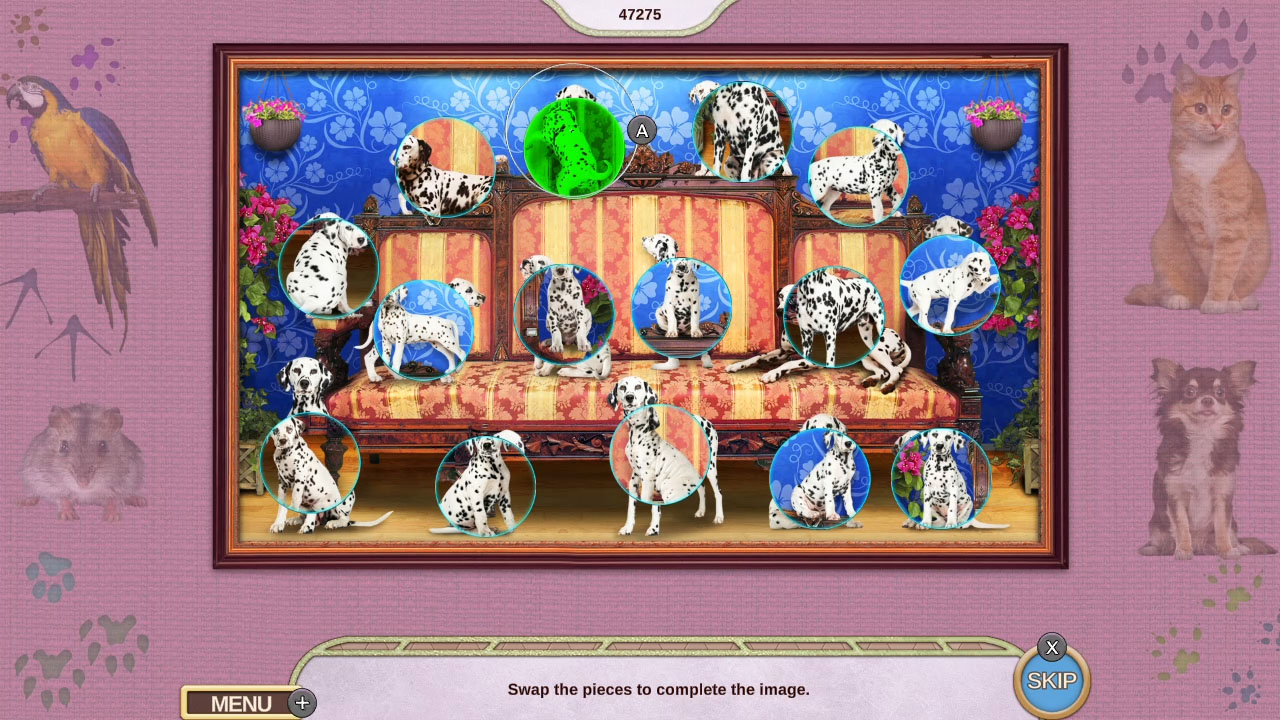Select the piece with a puppy beside pink flowers
The width and height of the screenshot is (1280, 720).
tap(941, 480)
